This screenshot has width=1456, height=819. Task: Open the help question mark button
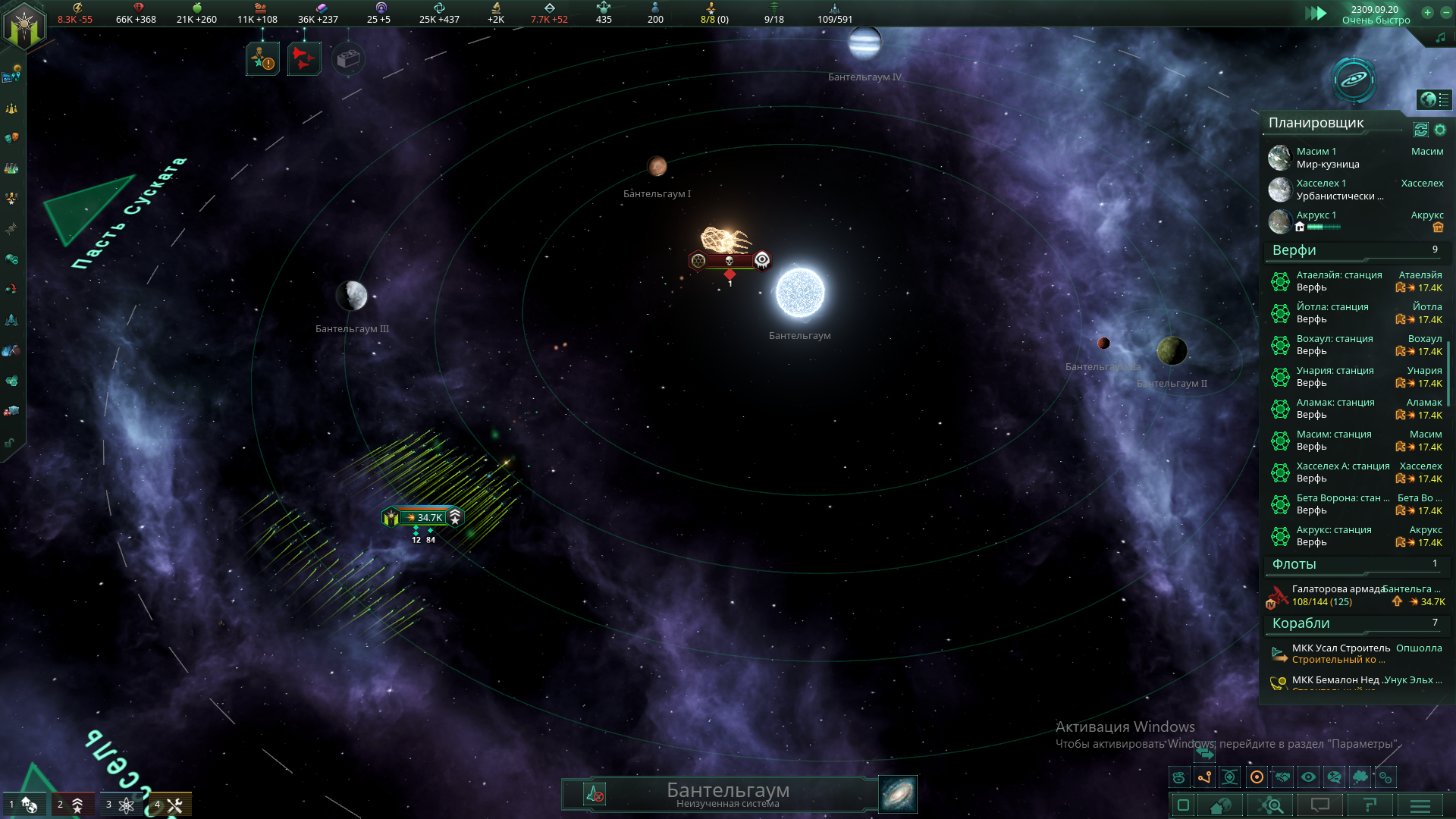(x=1370, y=805)
